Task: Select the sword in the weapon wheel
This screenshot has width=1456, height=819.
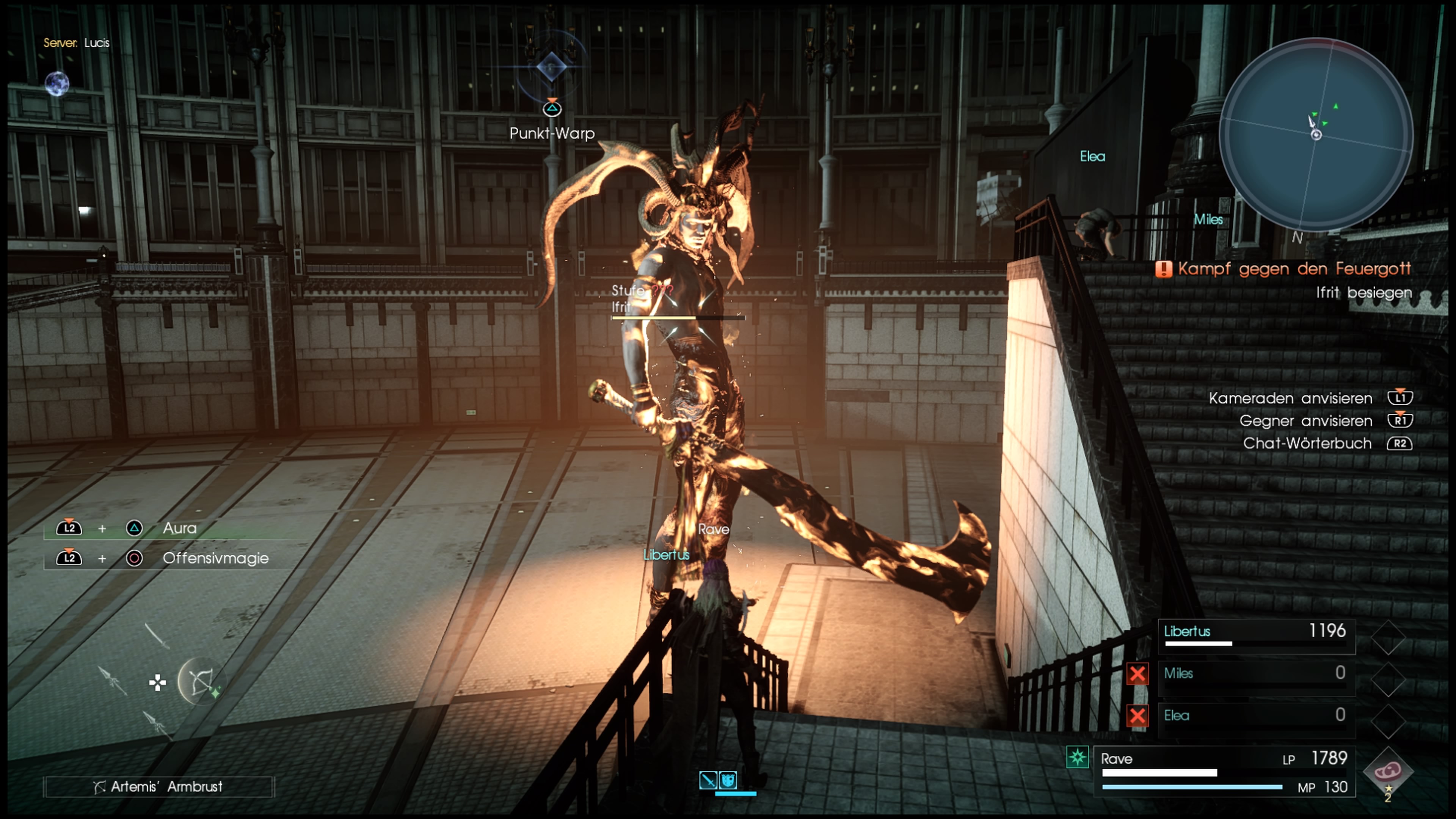Action: click(158, 637)
